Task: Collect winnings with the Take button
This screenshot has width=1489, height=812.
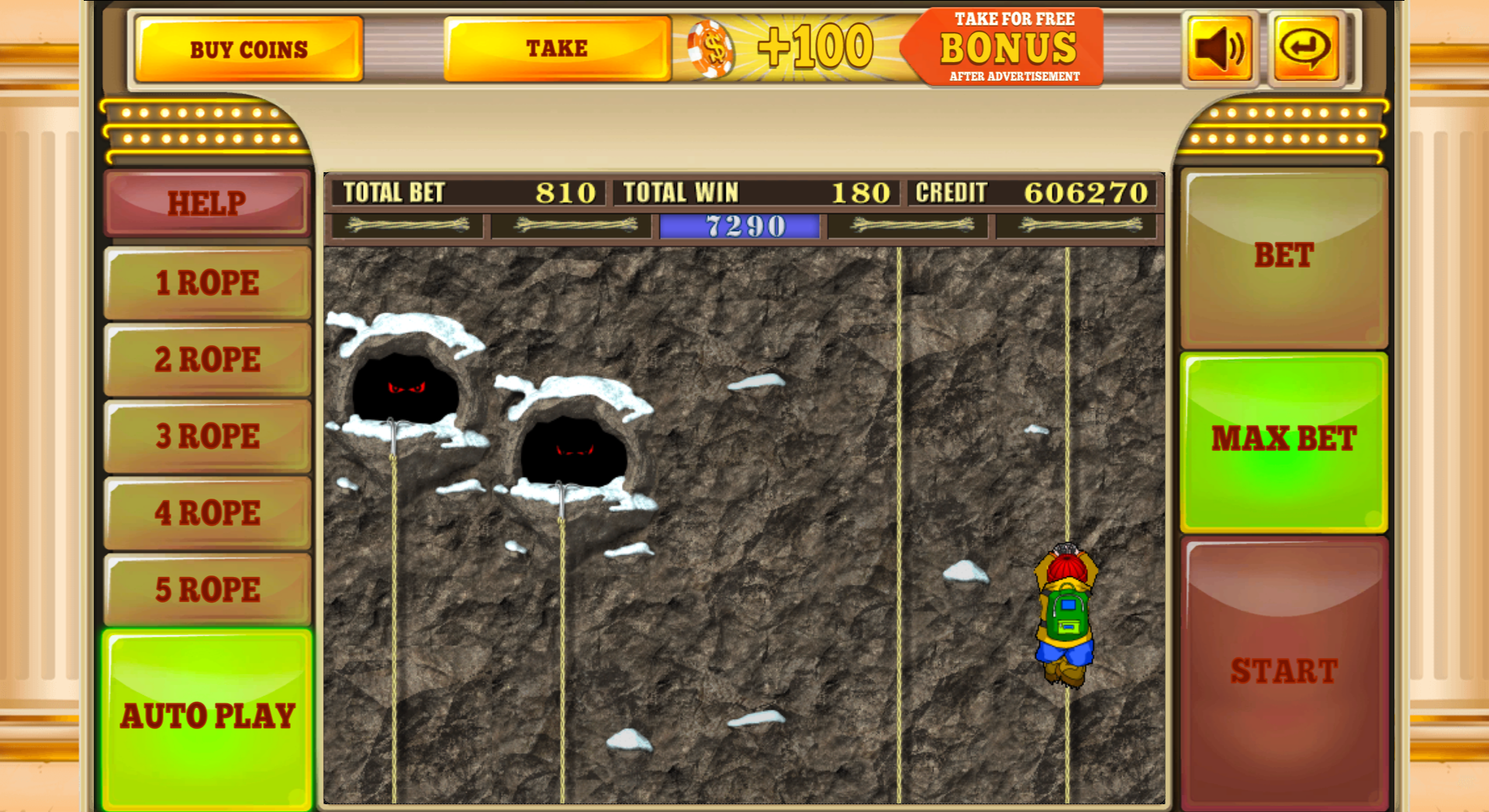Action: pos(556,47)
